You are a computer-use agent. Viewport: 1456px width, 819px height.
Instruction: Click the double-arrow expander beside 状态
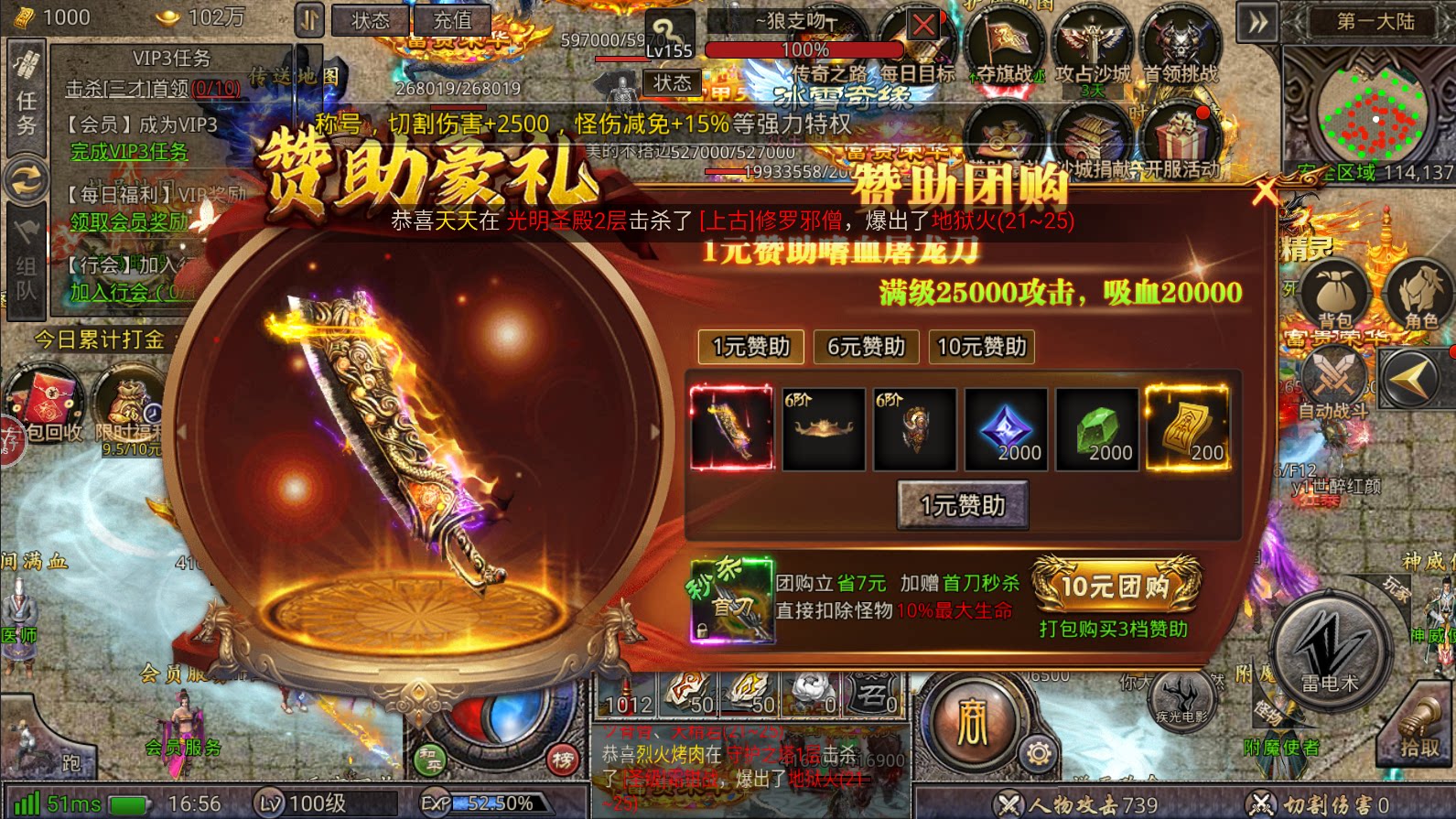click(309, 18)
